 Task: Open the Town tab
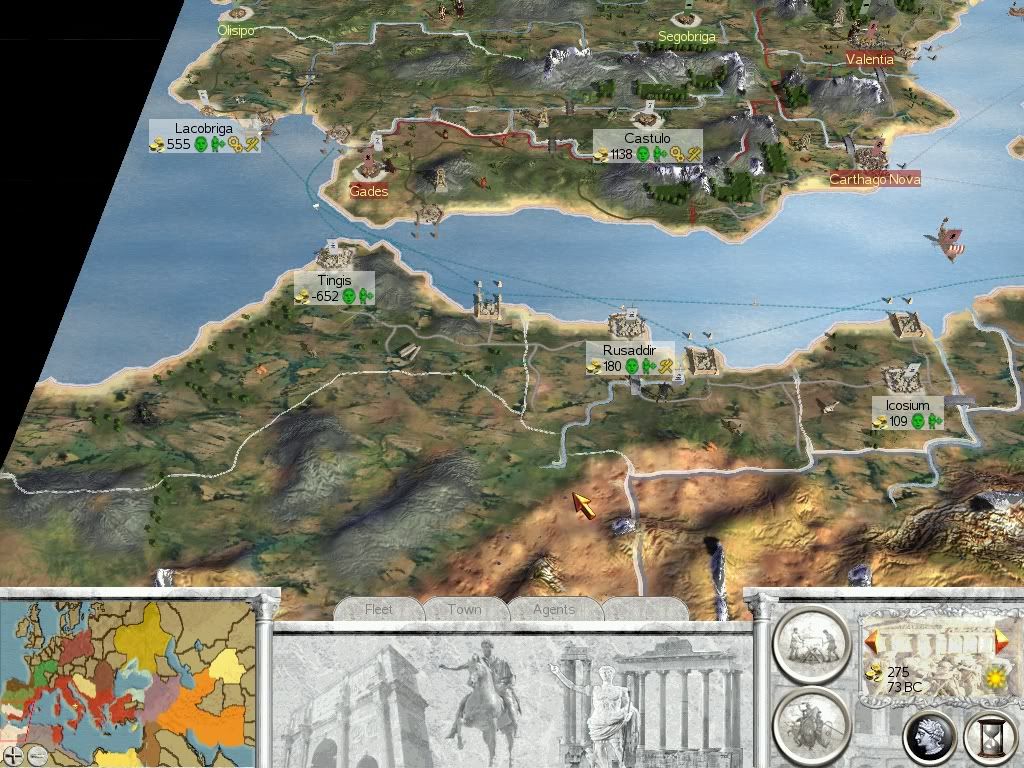464,609
